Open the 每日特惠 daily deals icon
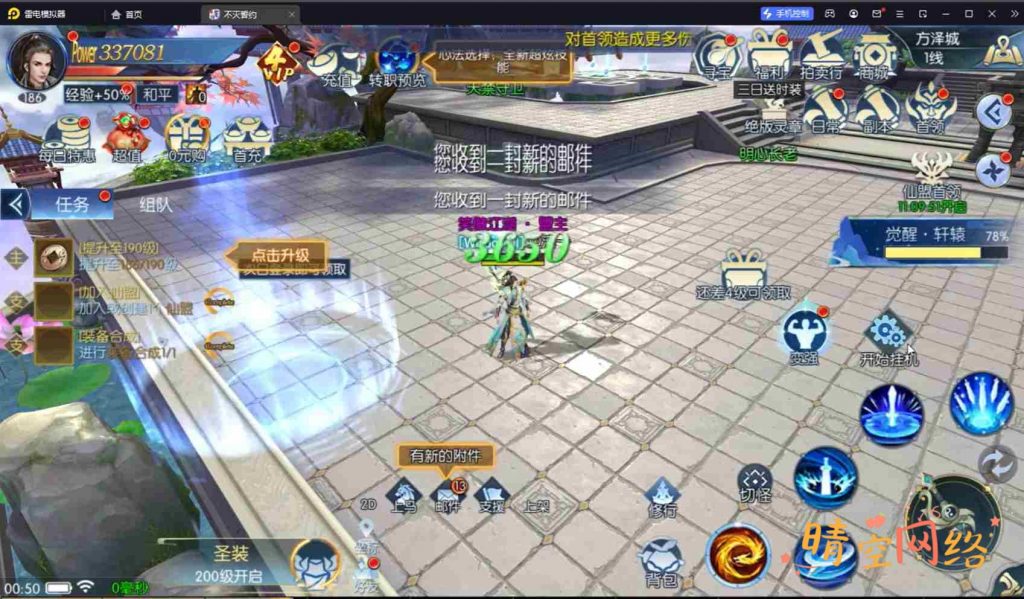The image size is (1024, 599). click(68, 138)
